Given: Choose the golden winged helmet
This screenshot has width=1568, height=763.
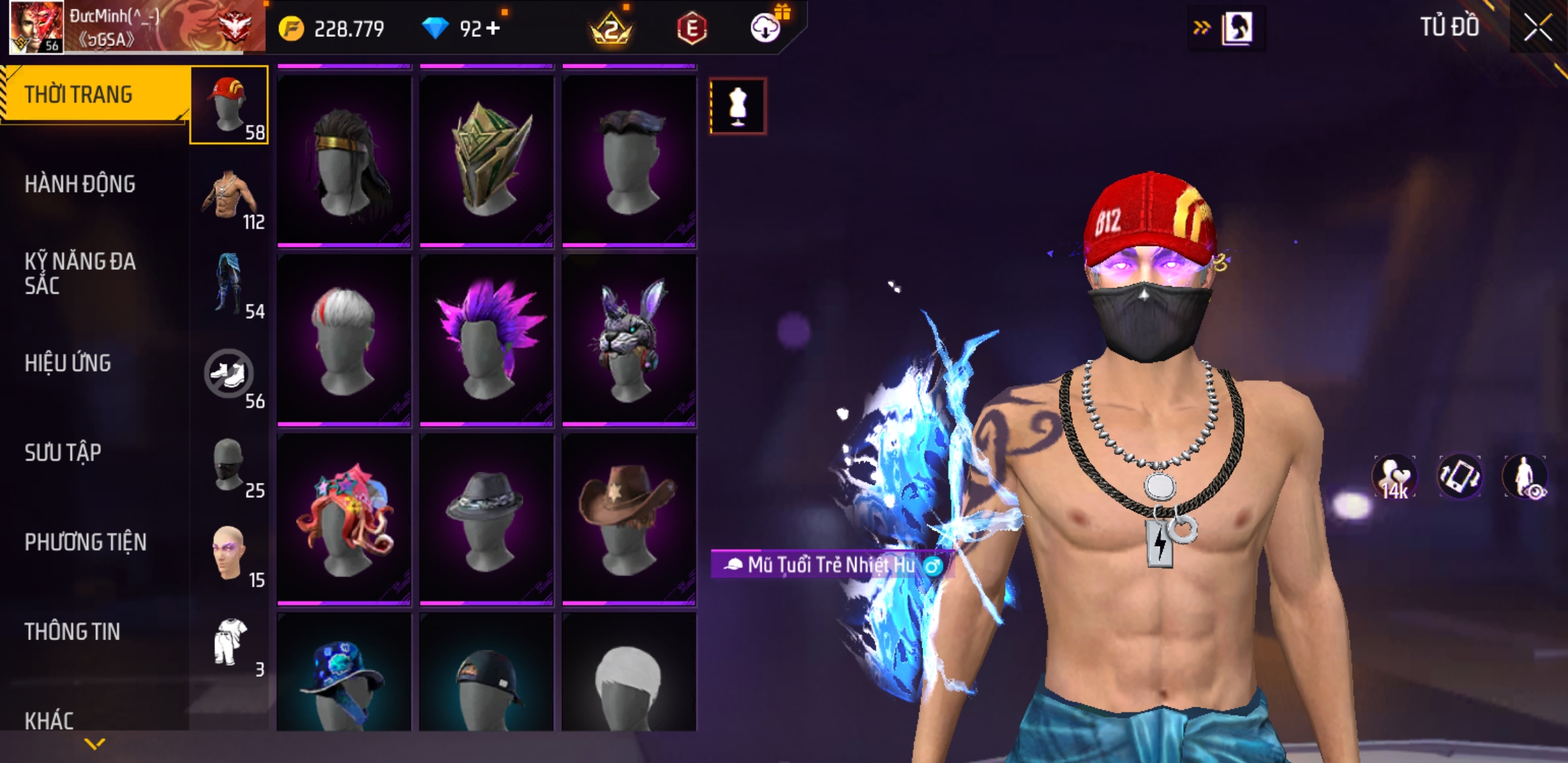Looking at the screenshot, I should click(487, 160).
